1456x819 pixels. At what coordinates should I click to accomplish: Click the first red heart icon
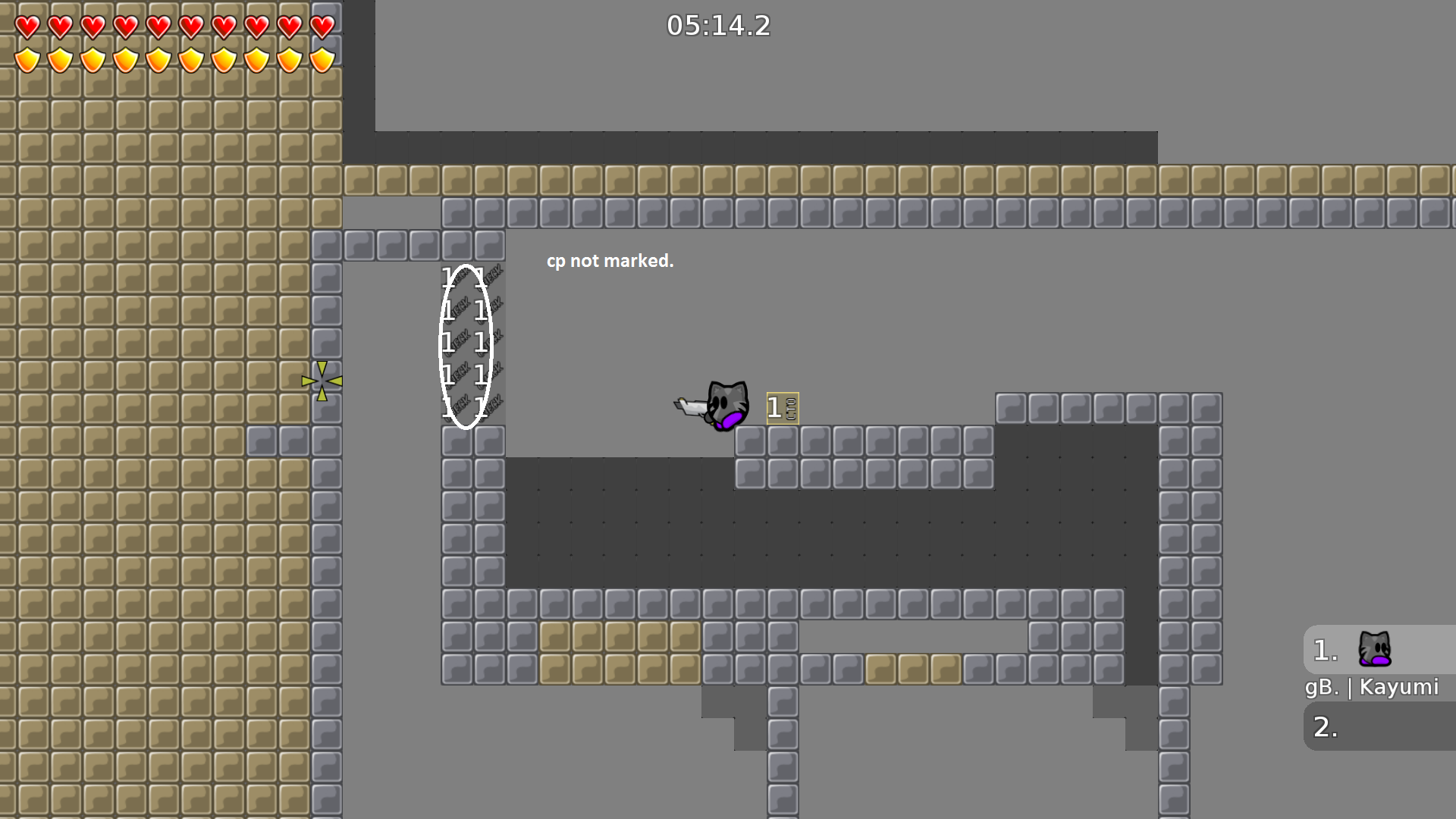tap(26, 27)
